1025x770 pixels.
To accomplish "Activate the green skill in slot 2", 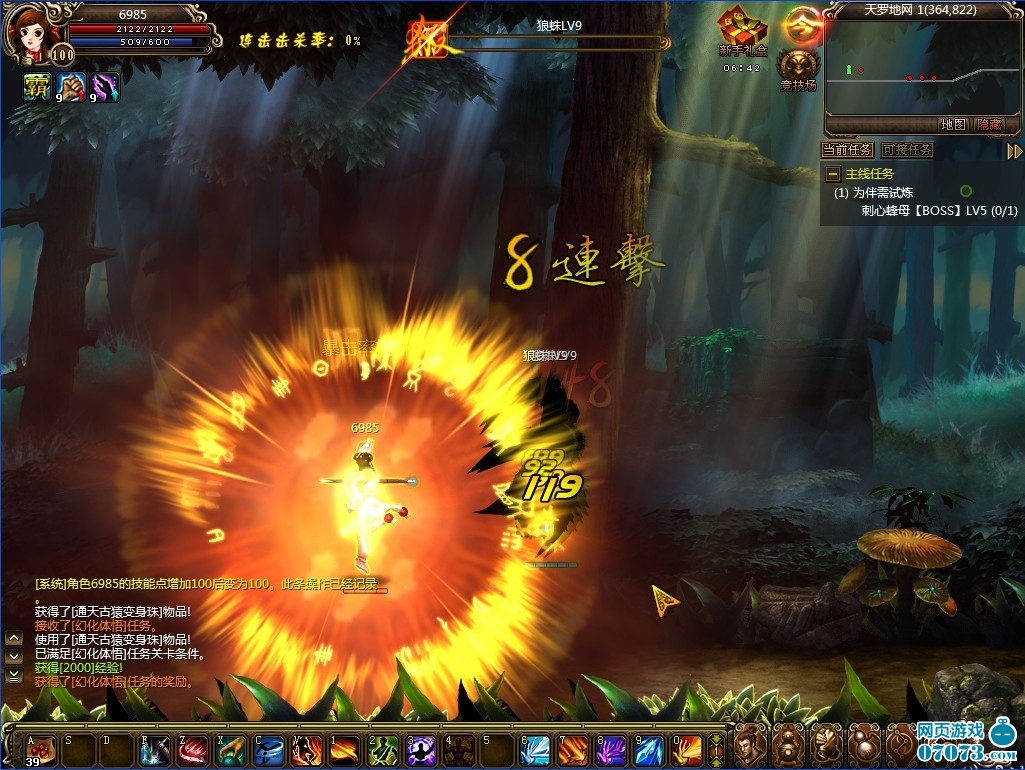I will 383,749.
